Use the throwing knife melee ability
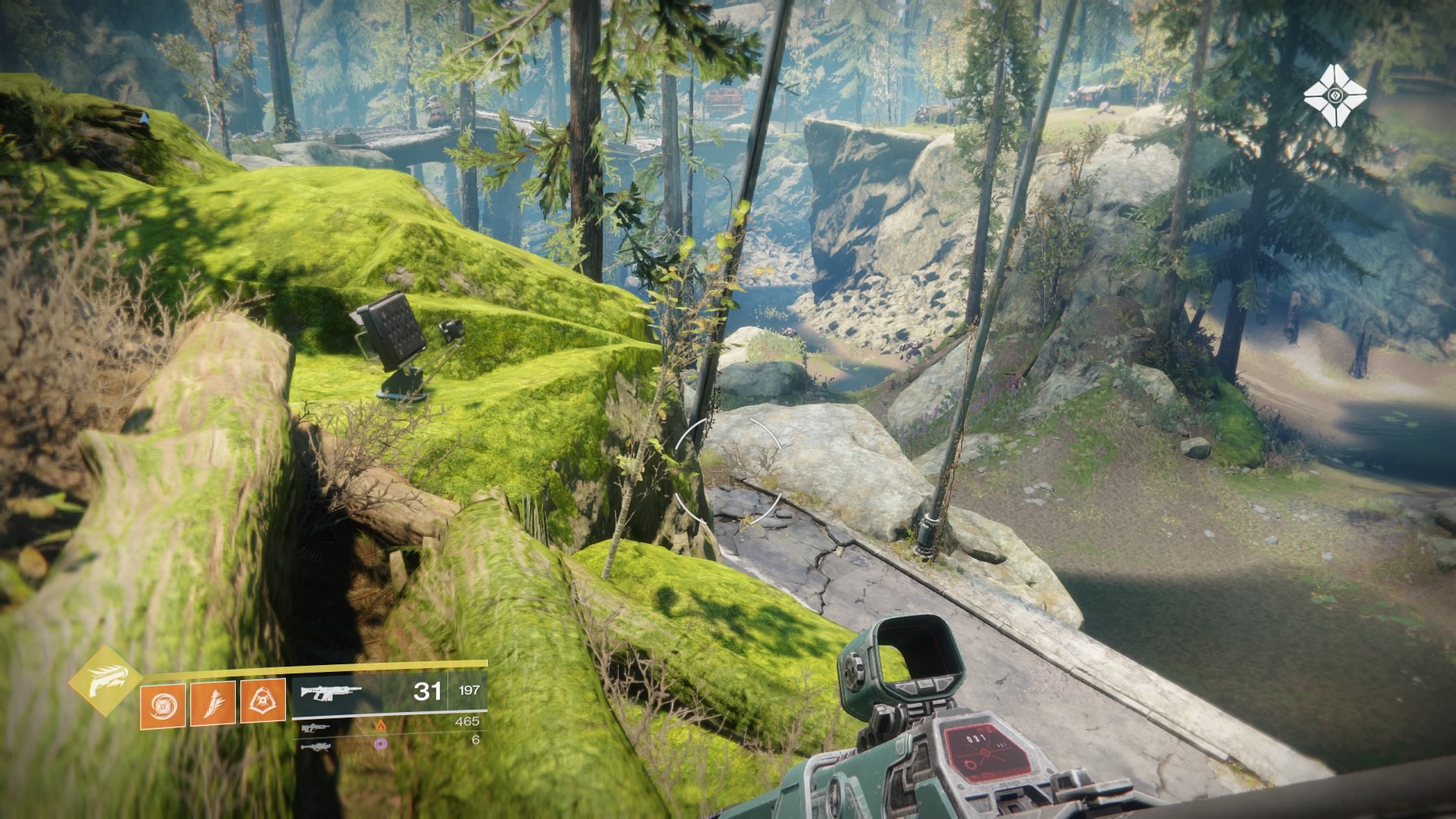Image resolution: width=1456 pixels, height=819 pixels. (212, 703)
